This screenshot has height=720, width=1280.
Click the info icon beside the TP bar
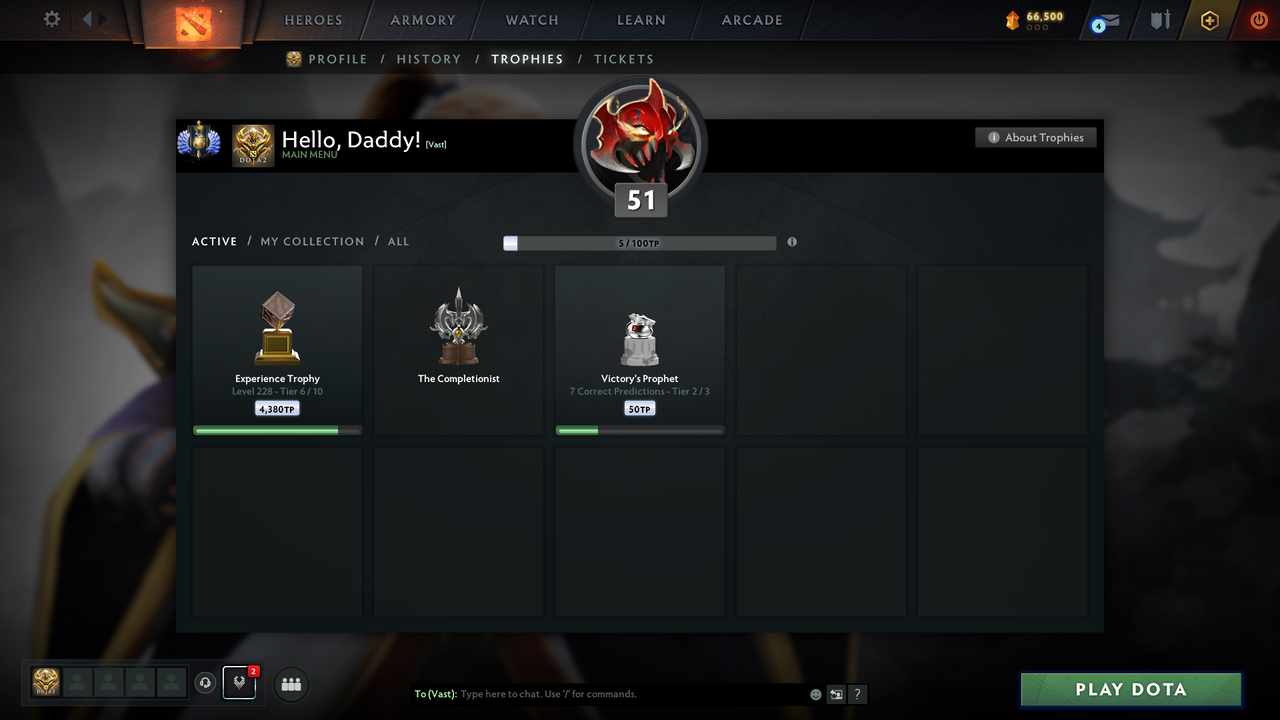click(x=792, y=242)
